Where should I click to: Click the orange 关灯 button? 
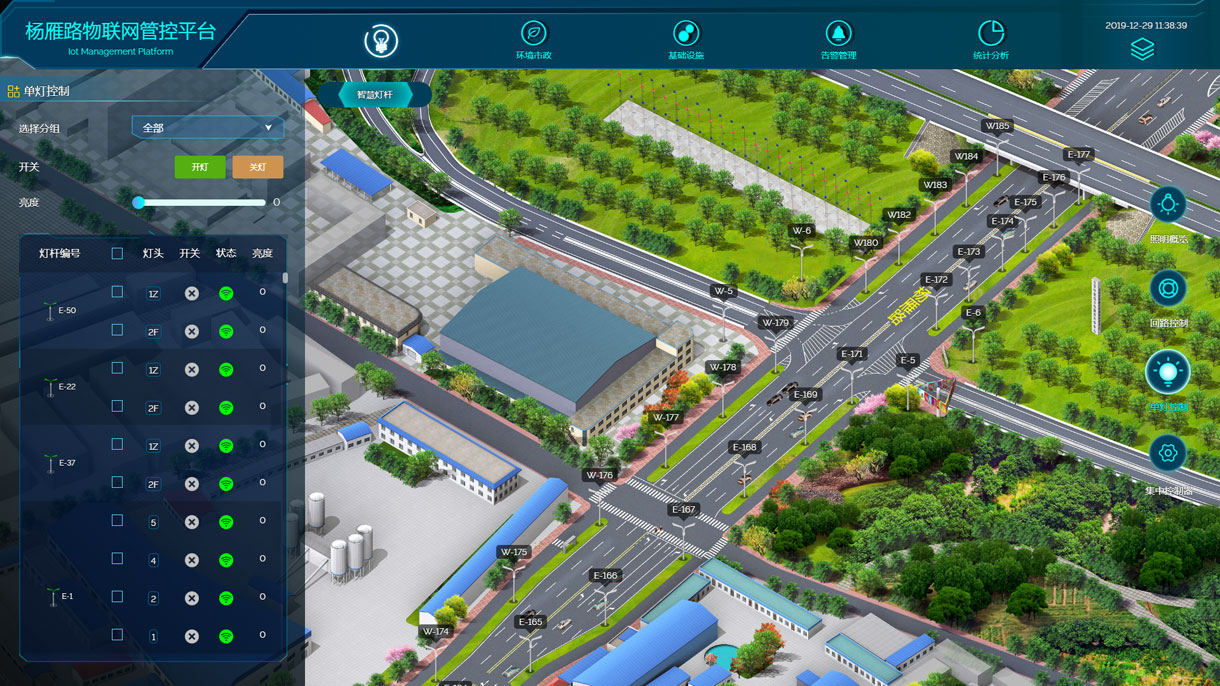tap(257, 167)
